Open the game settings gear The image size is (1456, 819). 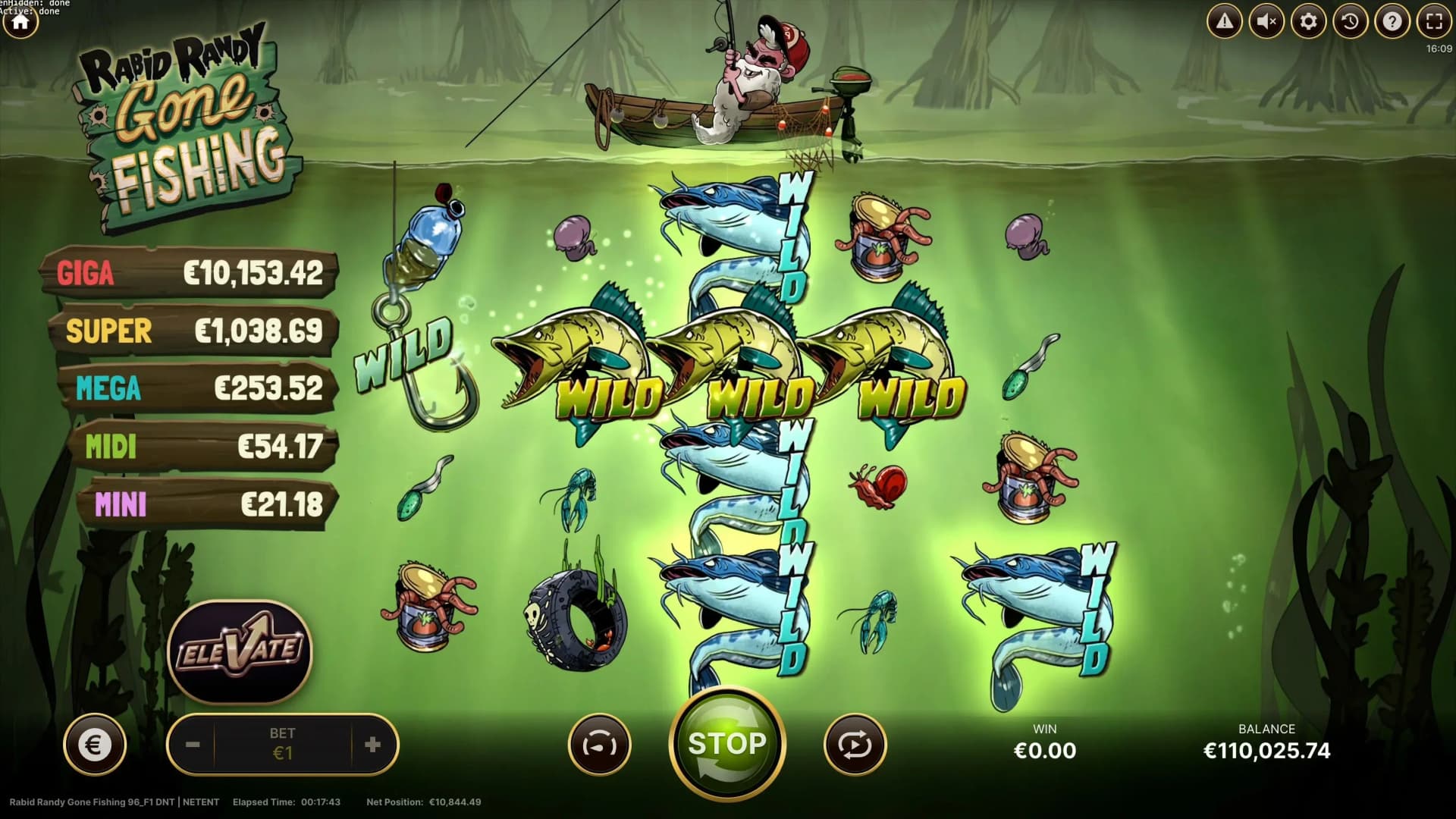1309,21
